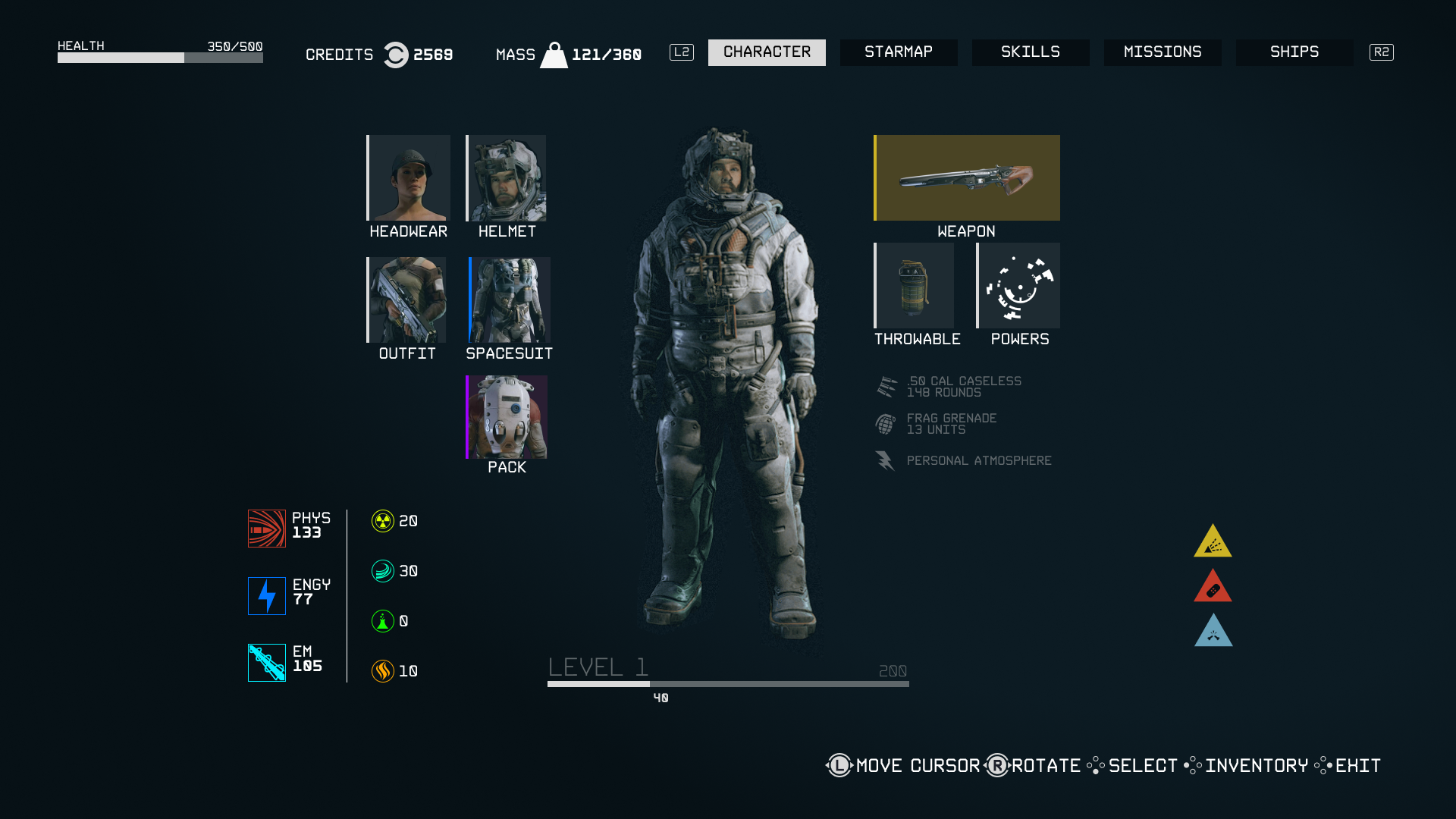The height and width of the screenshot is (819, 1456).
Task: Switch to the Starmap tab
Action: 899,52
